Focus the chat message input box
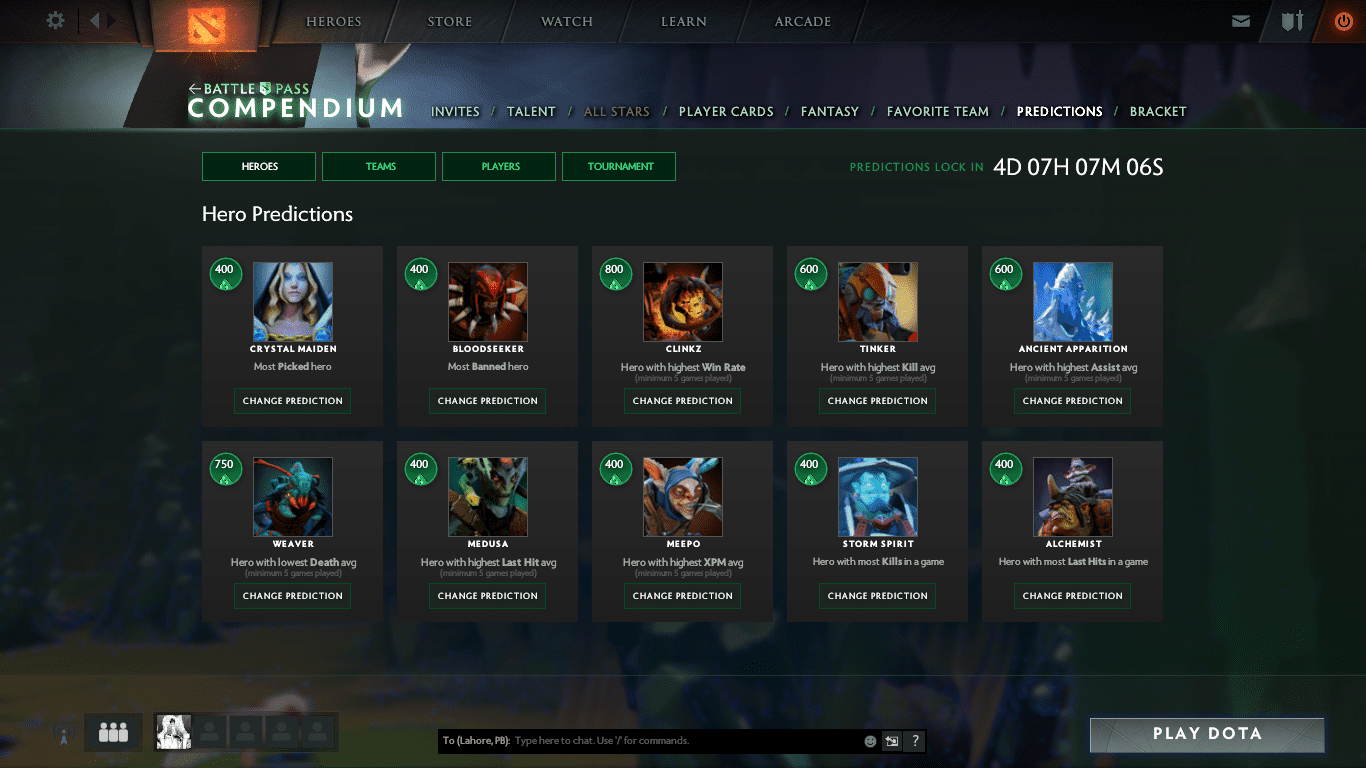This screenshot has width=1366, height=768. pyautogui.click(x=685, y=741)
